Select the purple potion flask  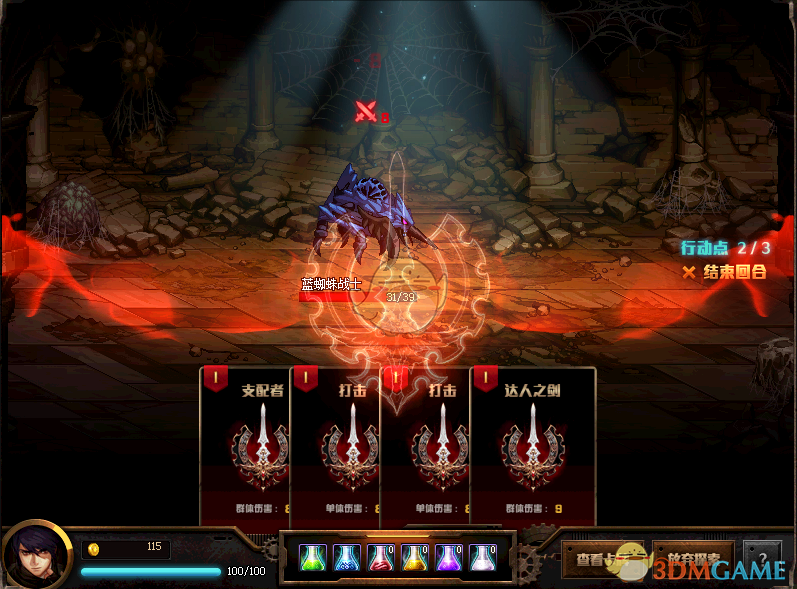tap(448, 557)
